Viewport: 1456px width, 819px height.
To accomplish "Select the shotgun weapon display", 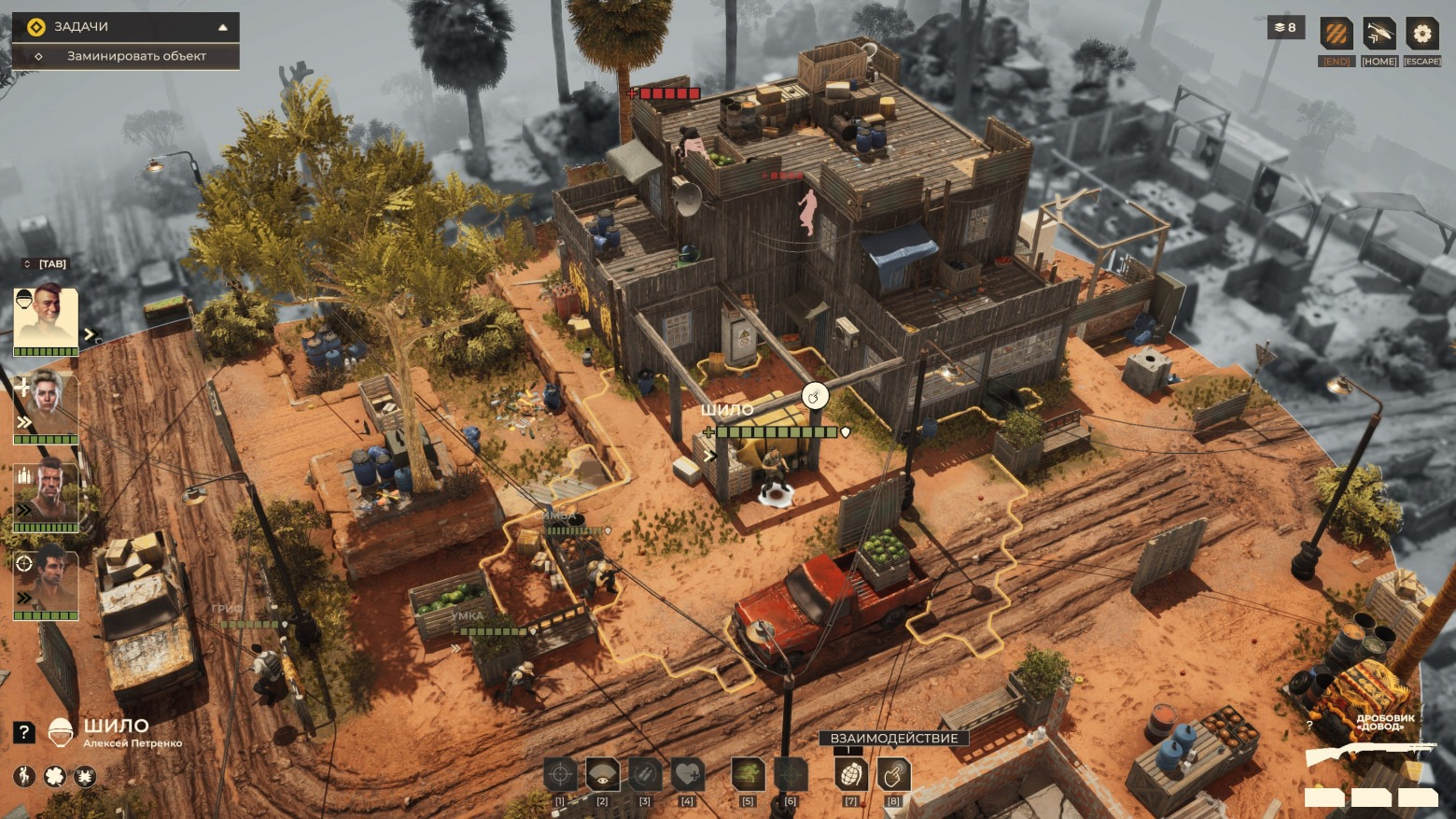I will [1368, 755].
